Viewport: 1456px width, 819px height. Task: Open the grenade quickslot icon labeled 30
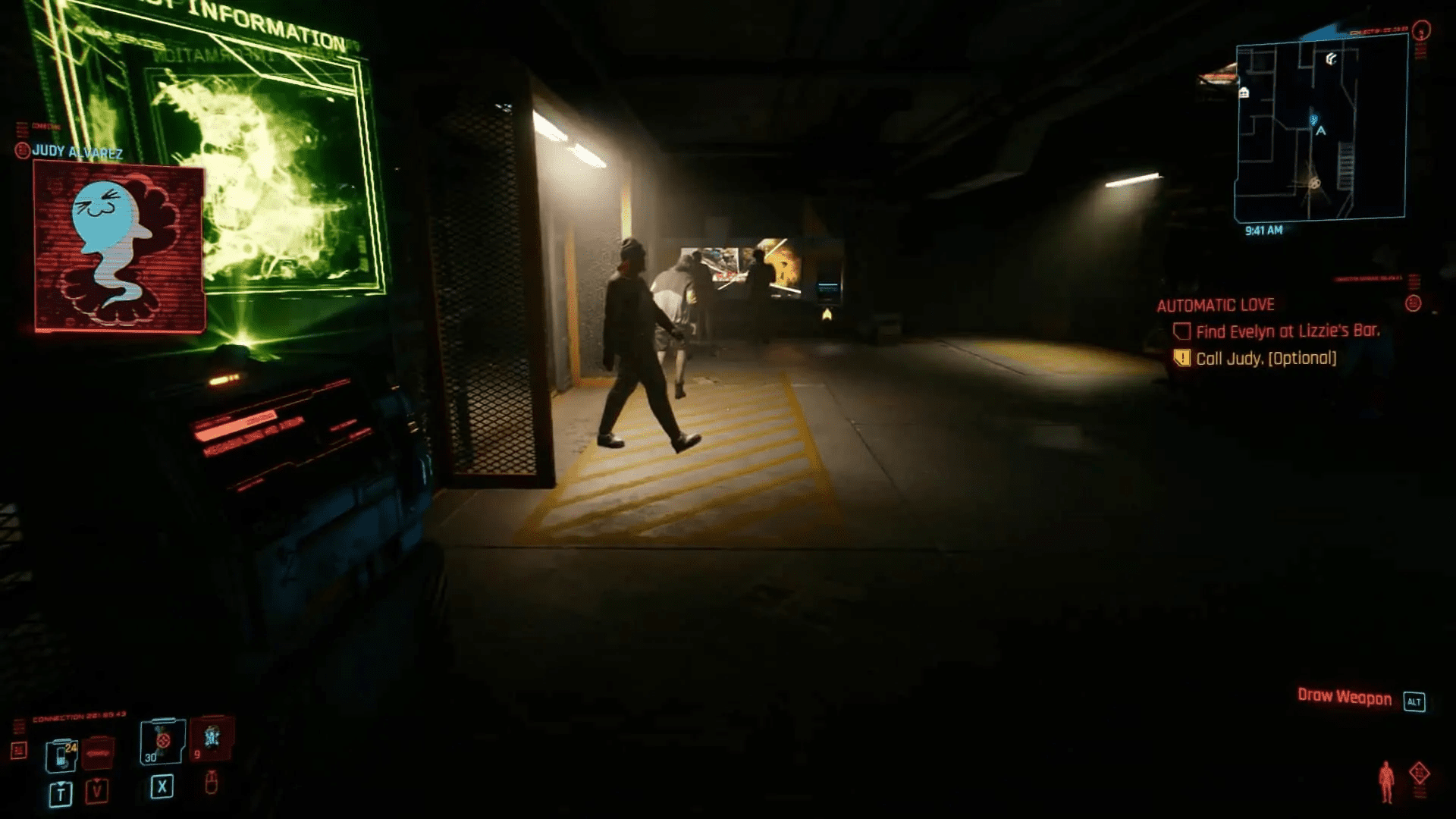click(161, 742)
